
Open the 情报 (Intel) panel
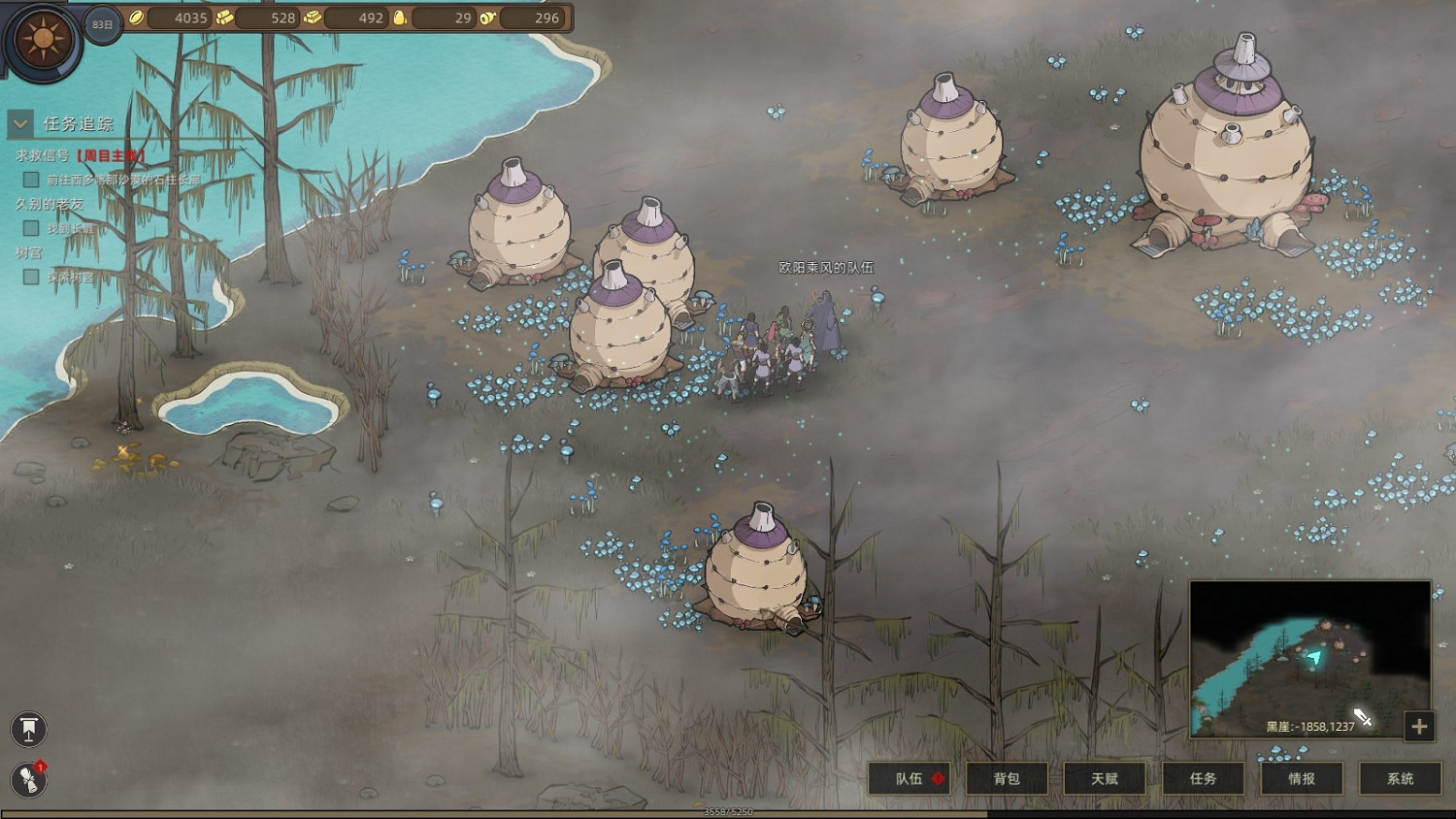[1302, 778]
